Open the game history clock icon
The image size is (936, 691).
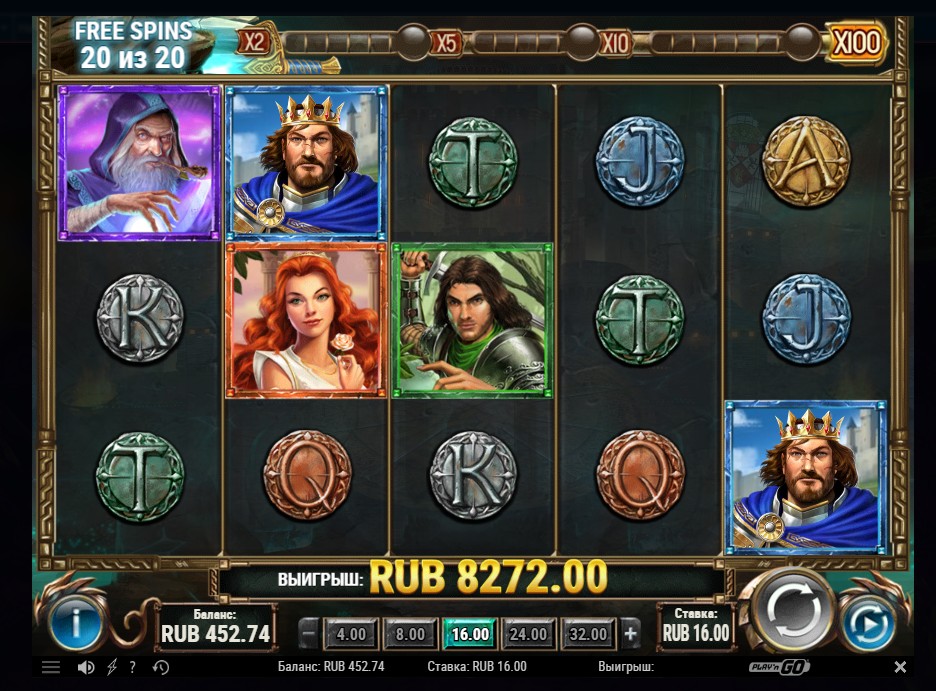(x=161, y=667)
